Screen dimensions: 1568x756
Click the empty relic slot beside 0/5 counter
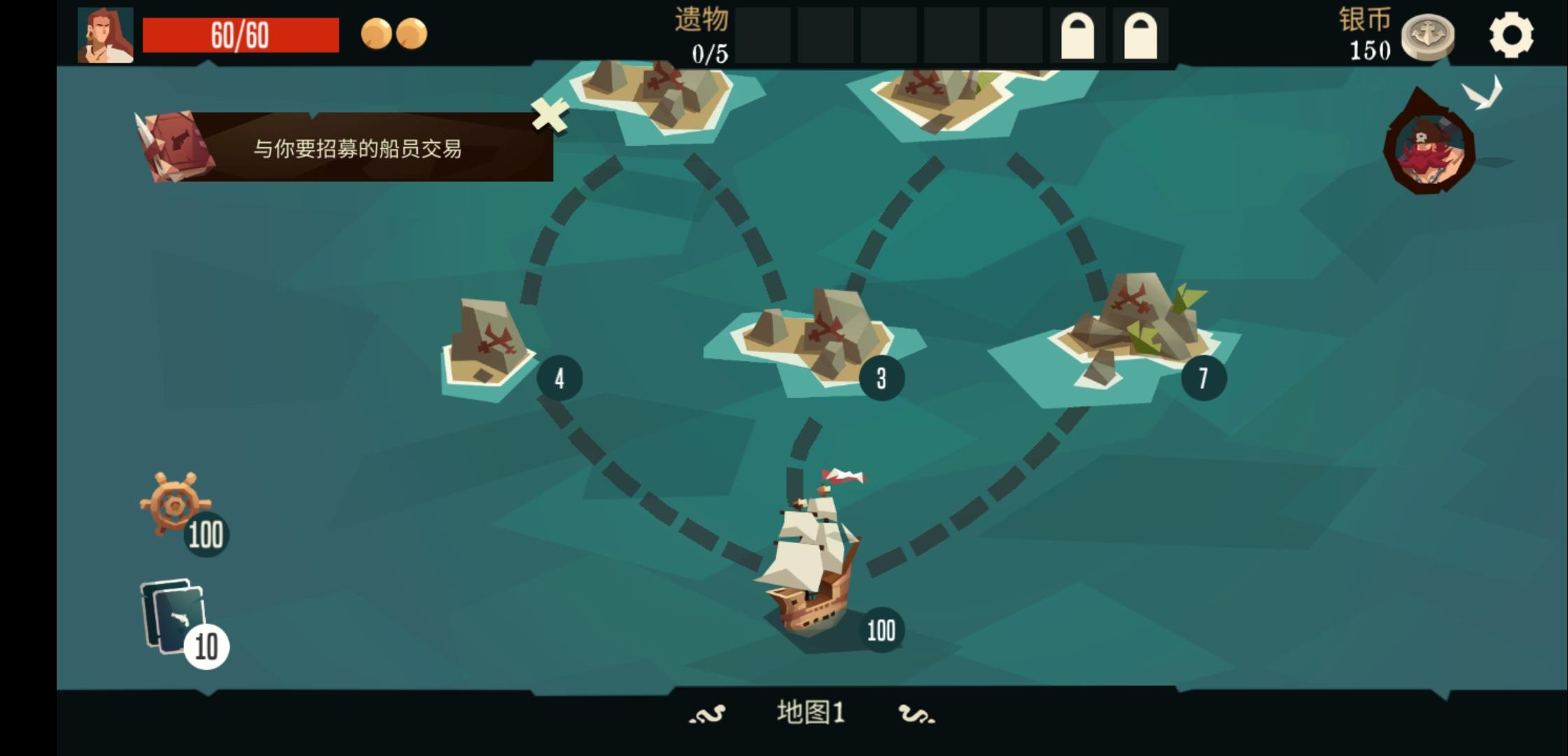coord(763,34)
